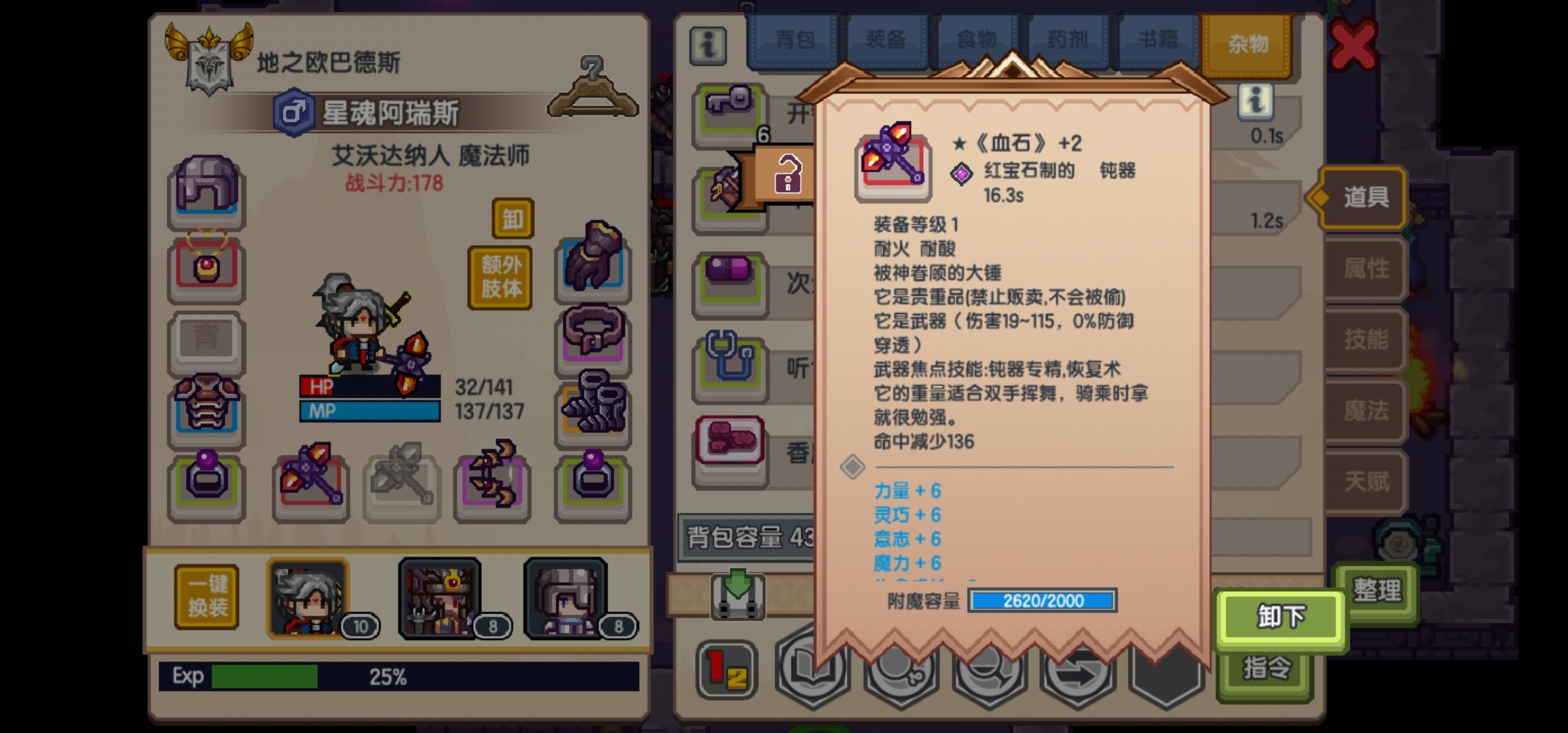Switch to the 杂物 tab
This screenshot has width=1568, height=733.
1249,39
